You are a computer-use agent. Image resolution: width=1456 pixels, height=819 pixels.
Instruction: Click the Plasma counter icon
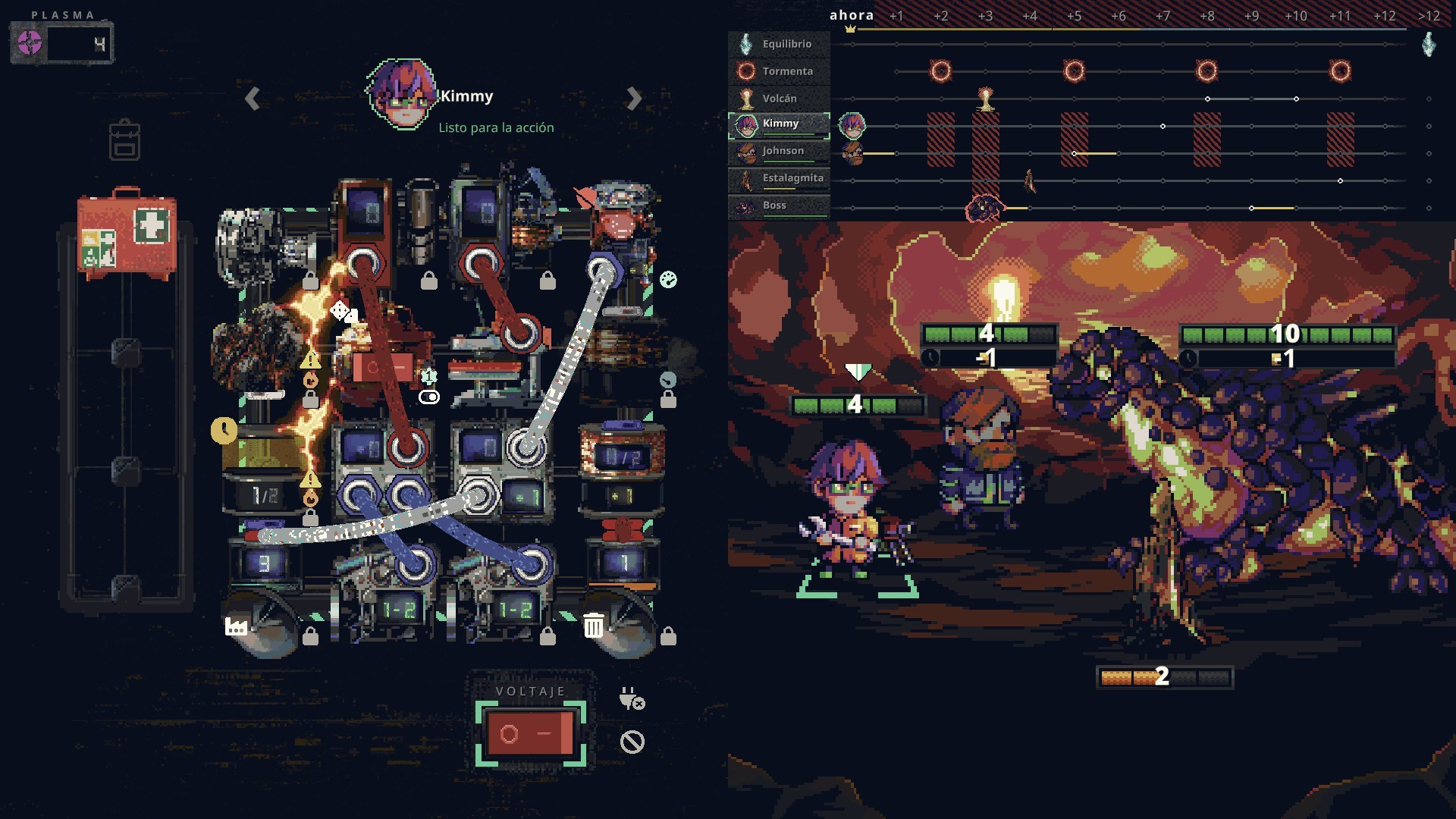click(30, 43)
